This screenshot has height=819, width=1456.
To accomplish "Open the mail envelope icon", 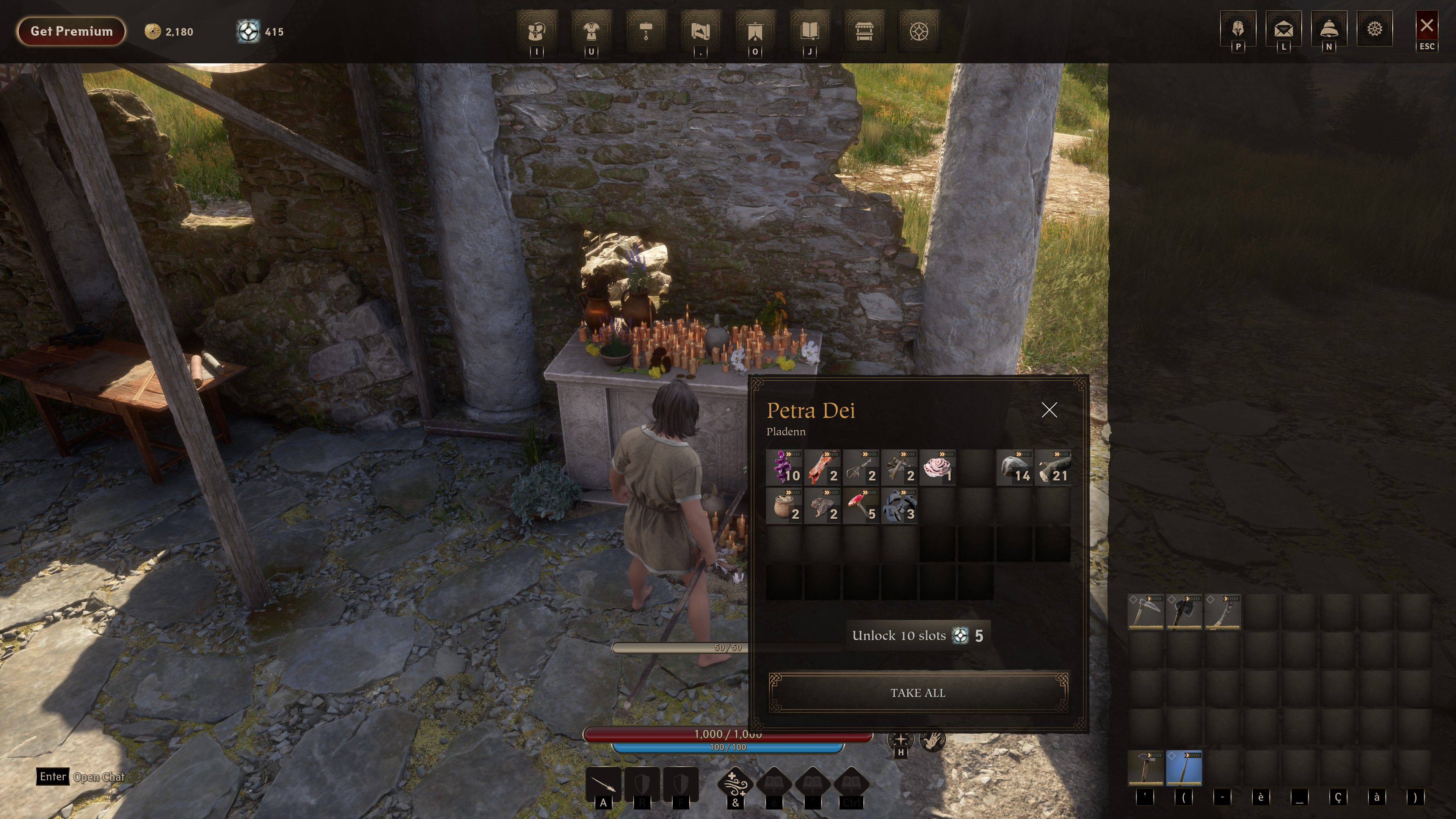I will [1283, 29].
